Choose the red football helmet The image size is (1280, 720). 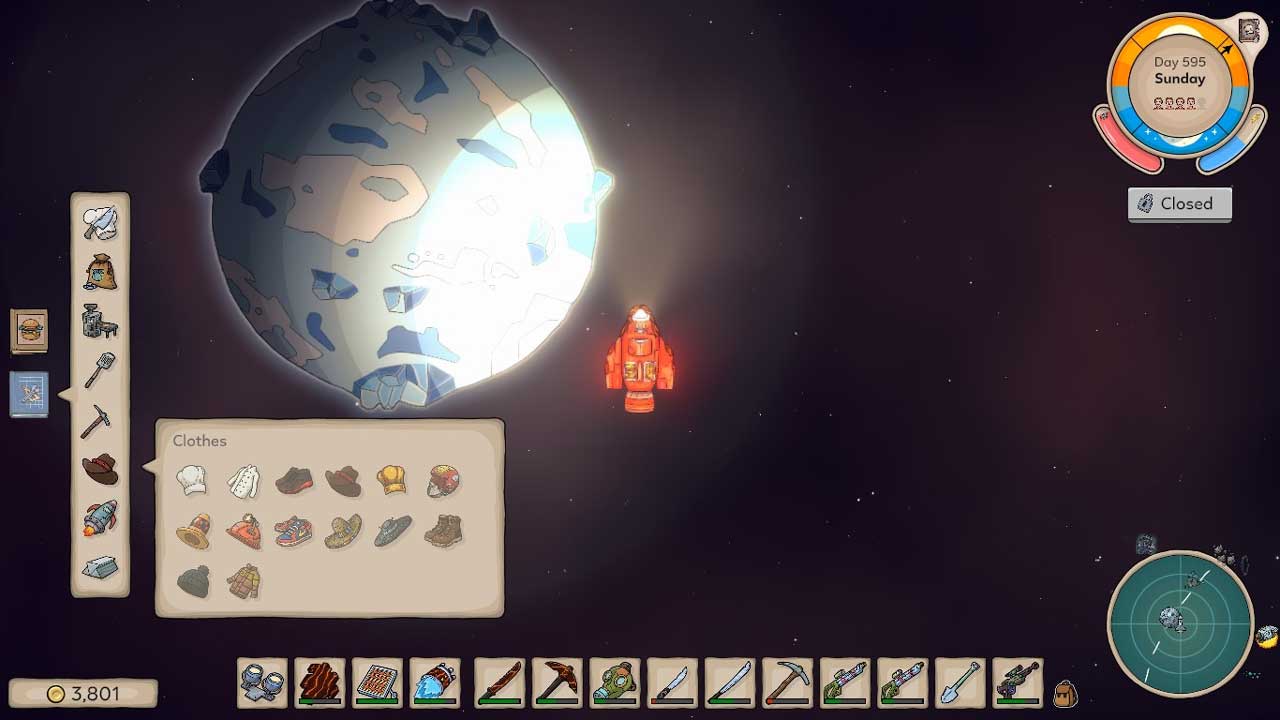444,481
